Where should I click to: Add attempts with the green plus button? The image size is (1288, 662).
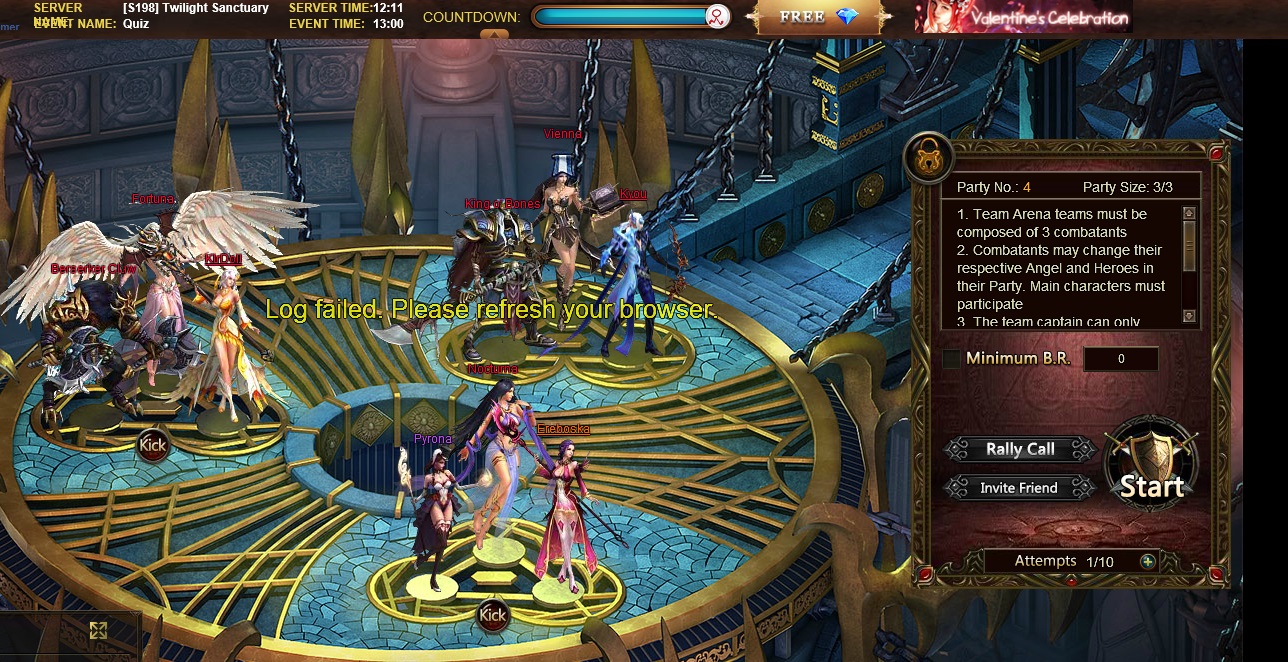pos(1148,561)
